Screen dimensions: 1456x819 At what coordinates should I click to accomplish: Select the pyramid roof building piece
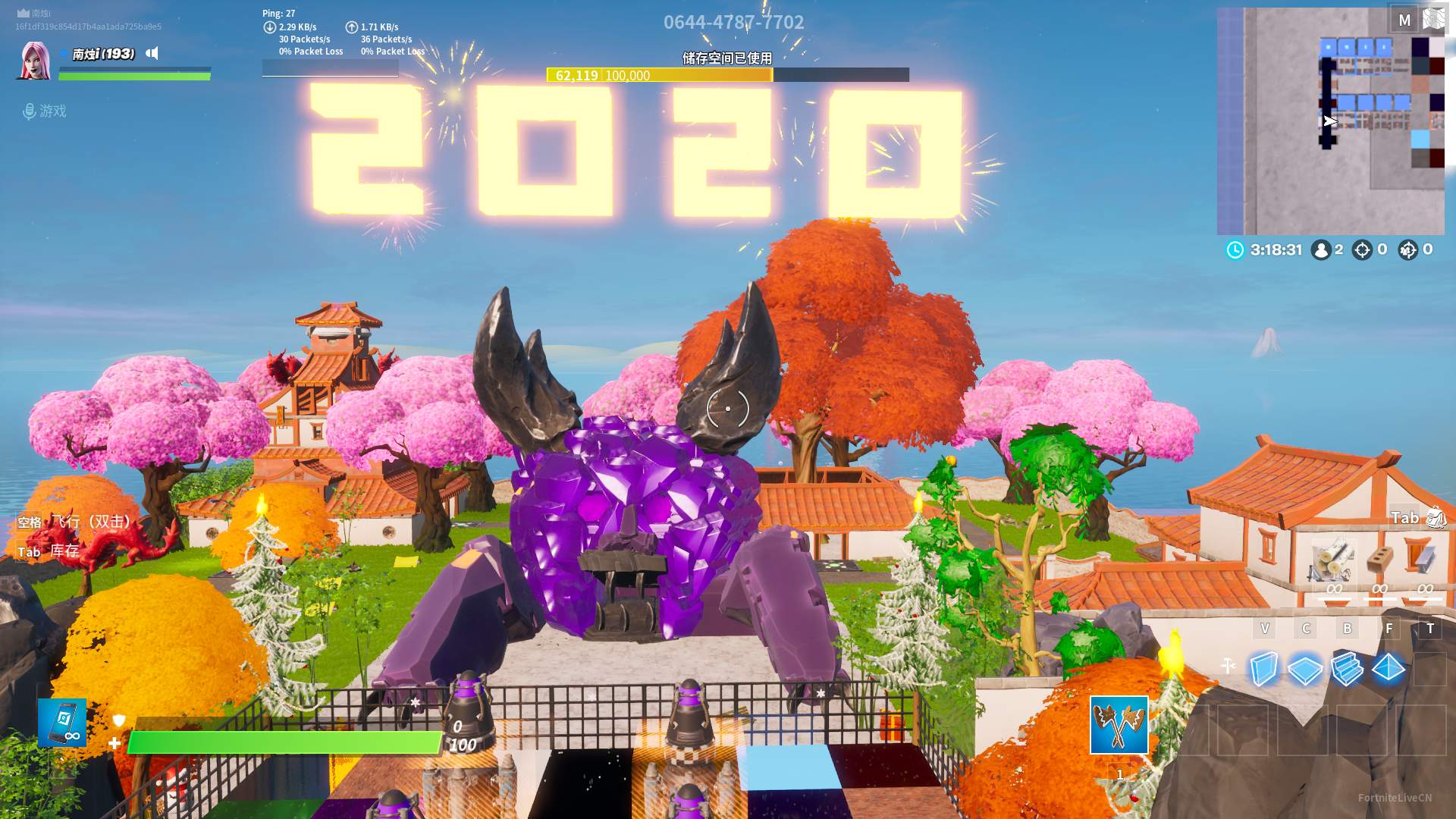point(1389,669)
